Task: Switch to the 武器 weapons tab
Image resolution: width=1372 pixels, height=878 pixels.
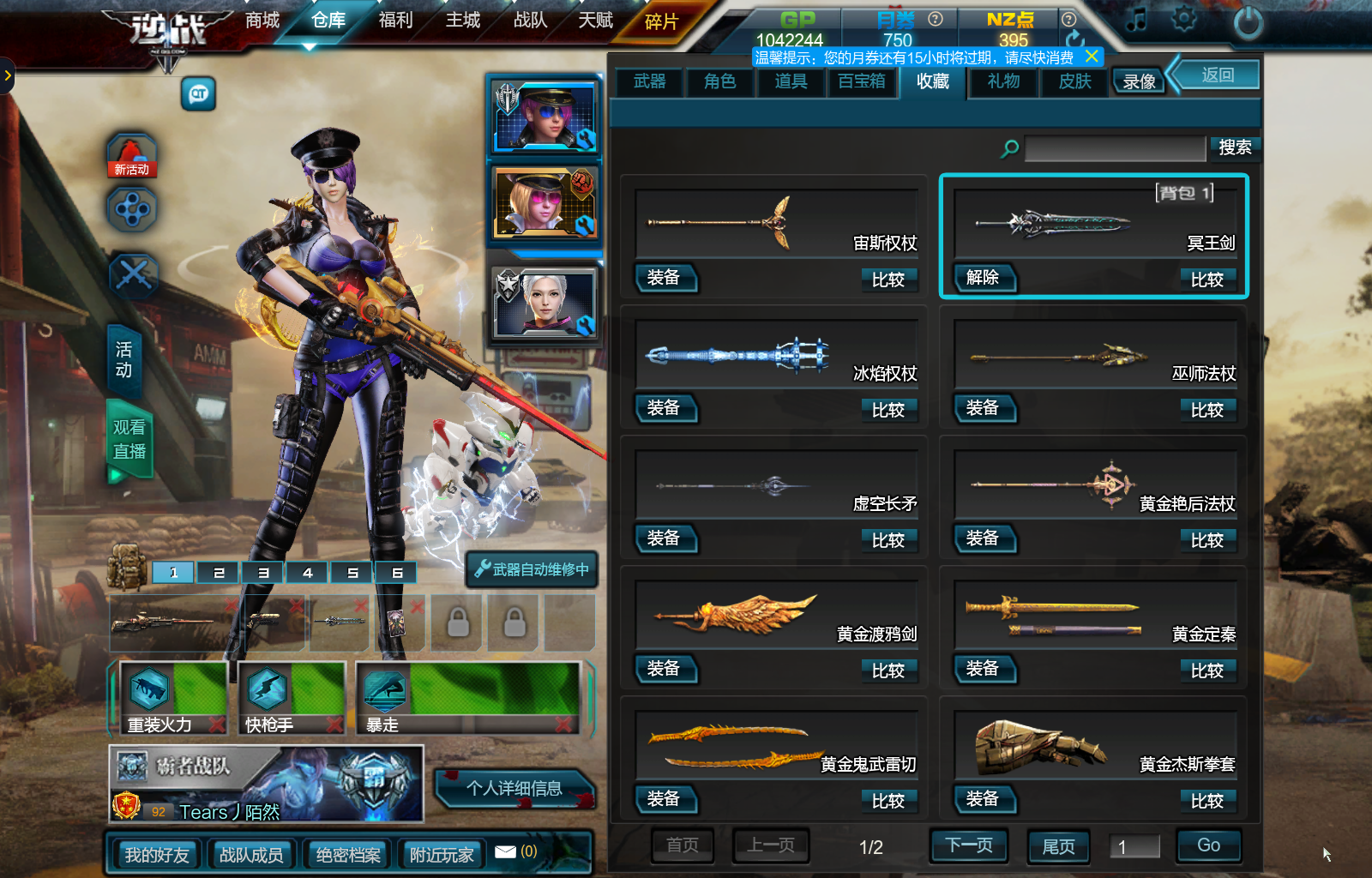Action: click(650, 81)
